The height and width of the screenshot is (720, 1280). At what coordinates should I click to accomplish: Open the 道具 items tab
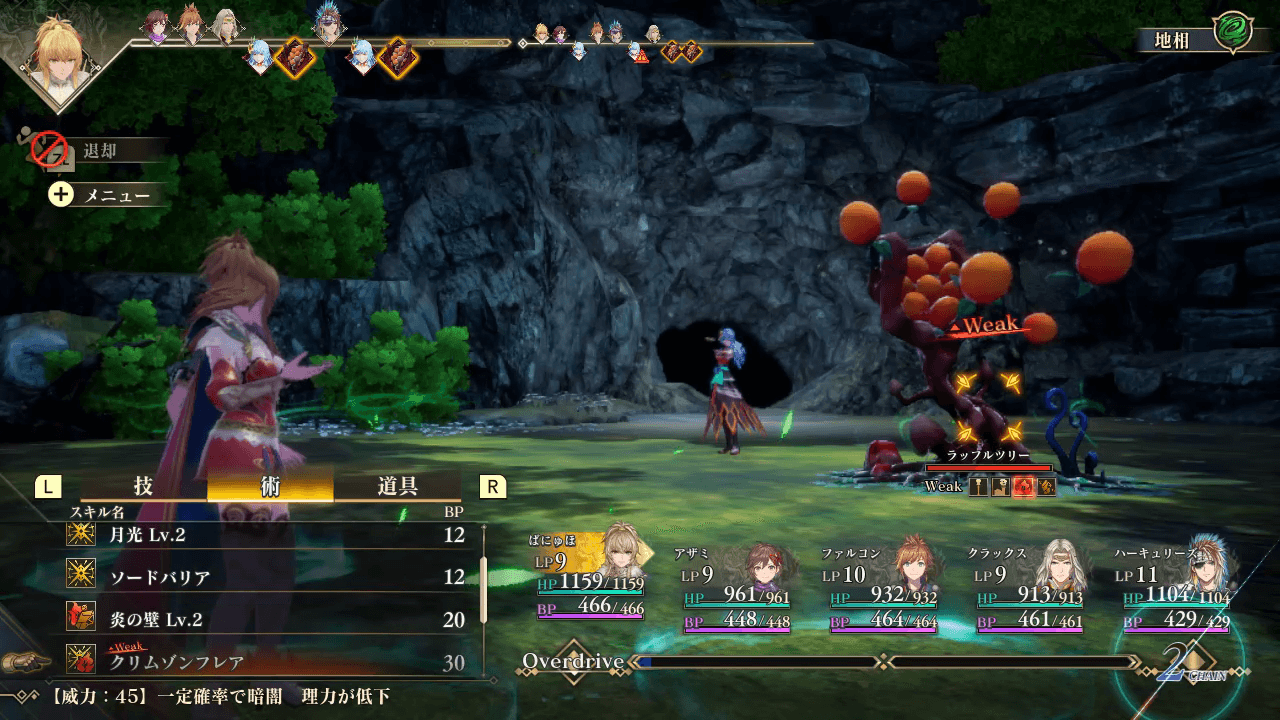[397, 486]
